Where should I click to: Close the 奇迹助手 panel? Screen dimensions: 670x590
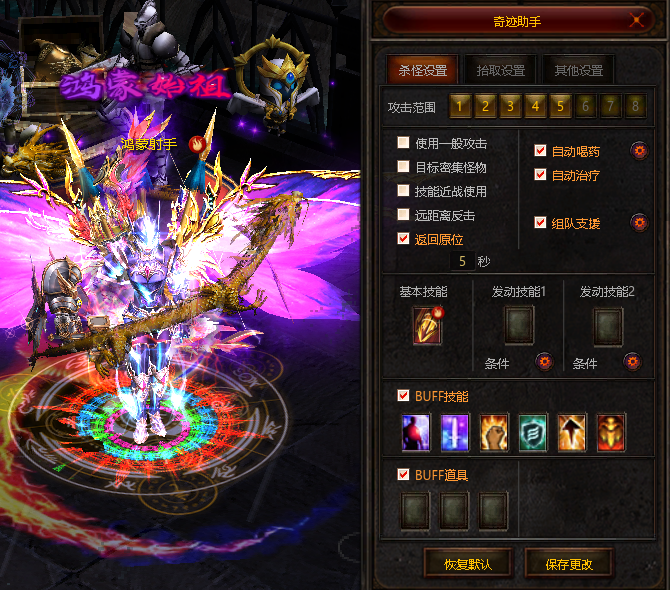click(635, 20)
